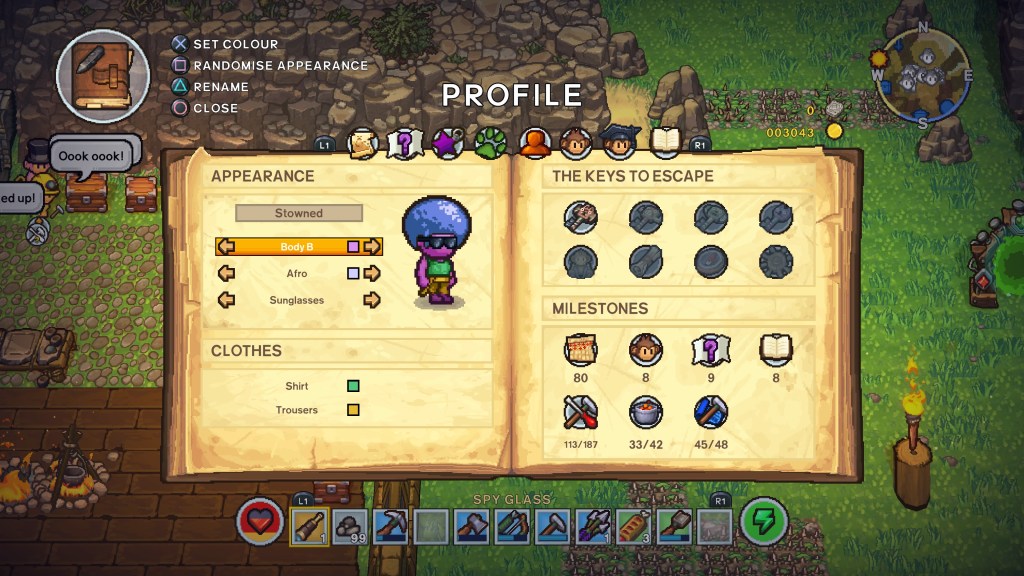The height and width of the screenshot is (576, 1024).
Task: Click the compass minimap
Action: pyautogui.click(x=922, y=76)
